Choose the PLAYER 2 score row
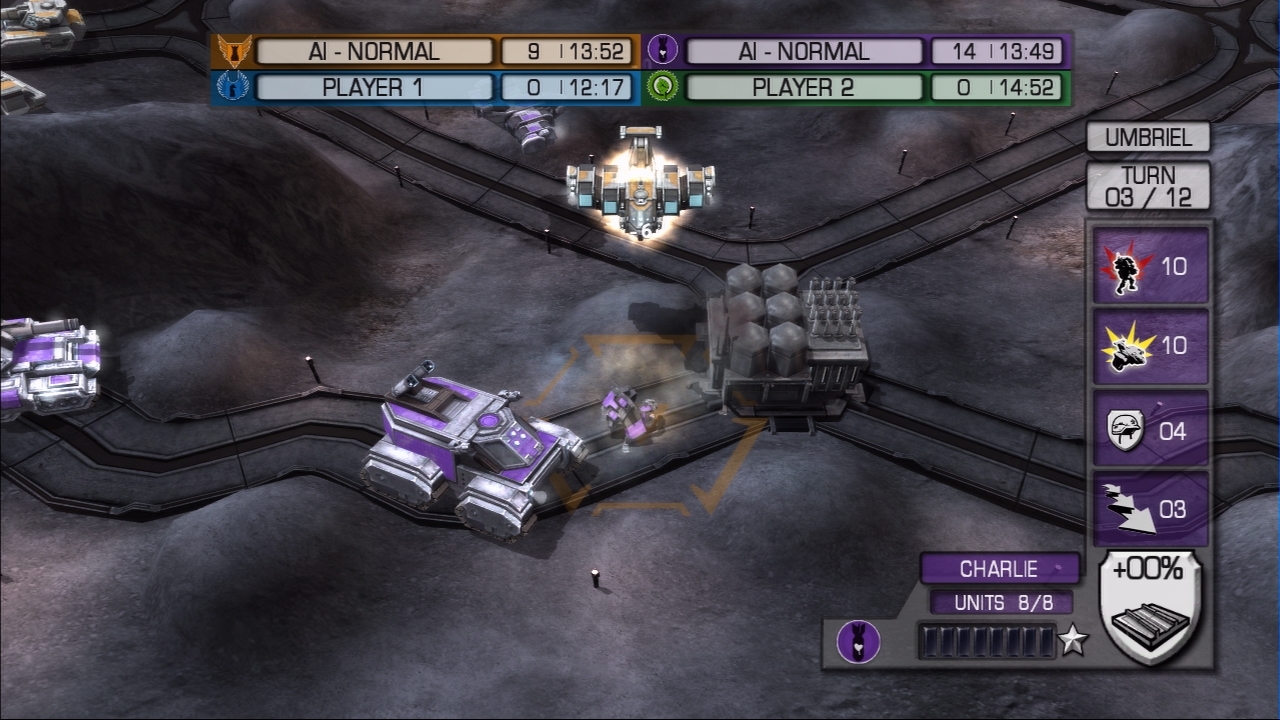The width and height of the screenshot is (1280, 720). point(804,88)
